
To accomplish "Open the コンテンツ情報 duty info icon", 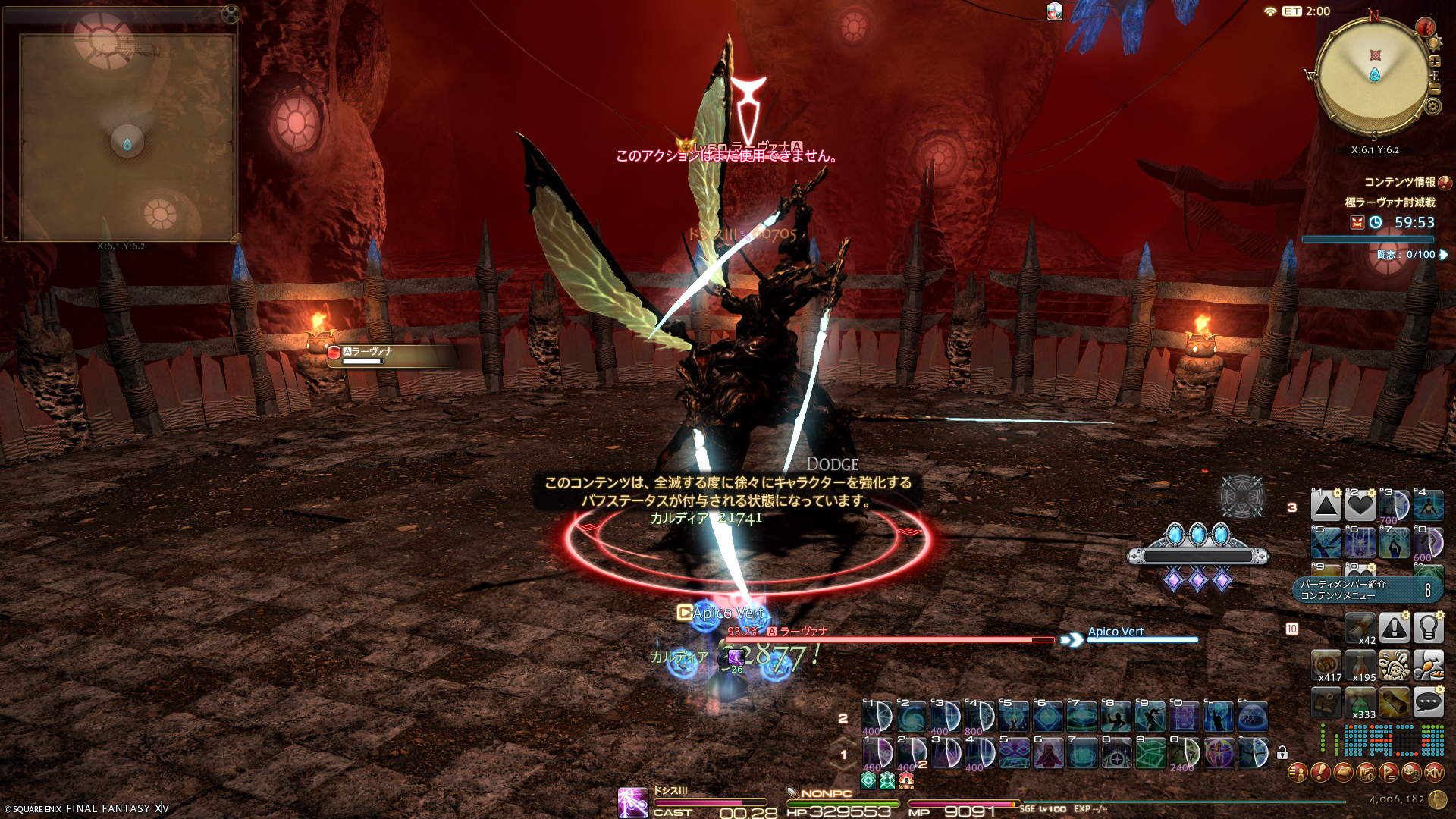I will click(1445, 182).
